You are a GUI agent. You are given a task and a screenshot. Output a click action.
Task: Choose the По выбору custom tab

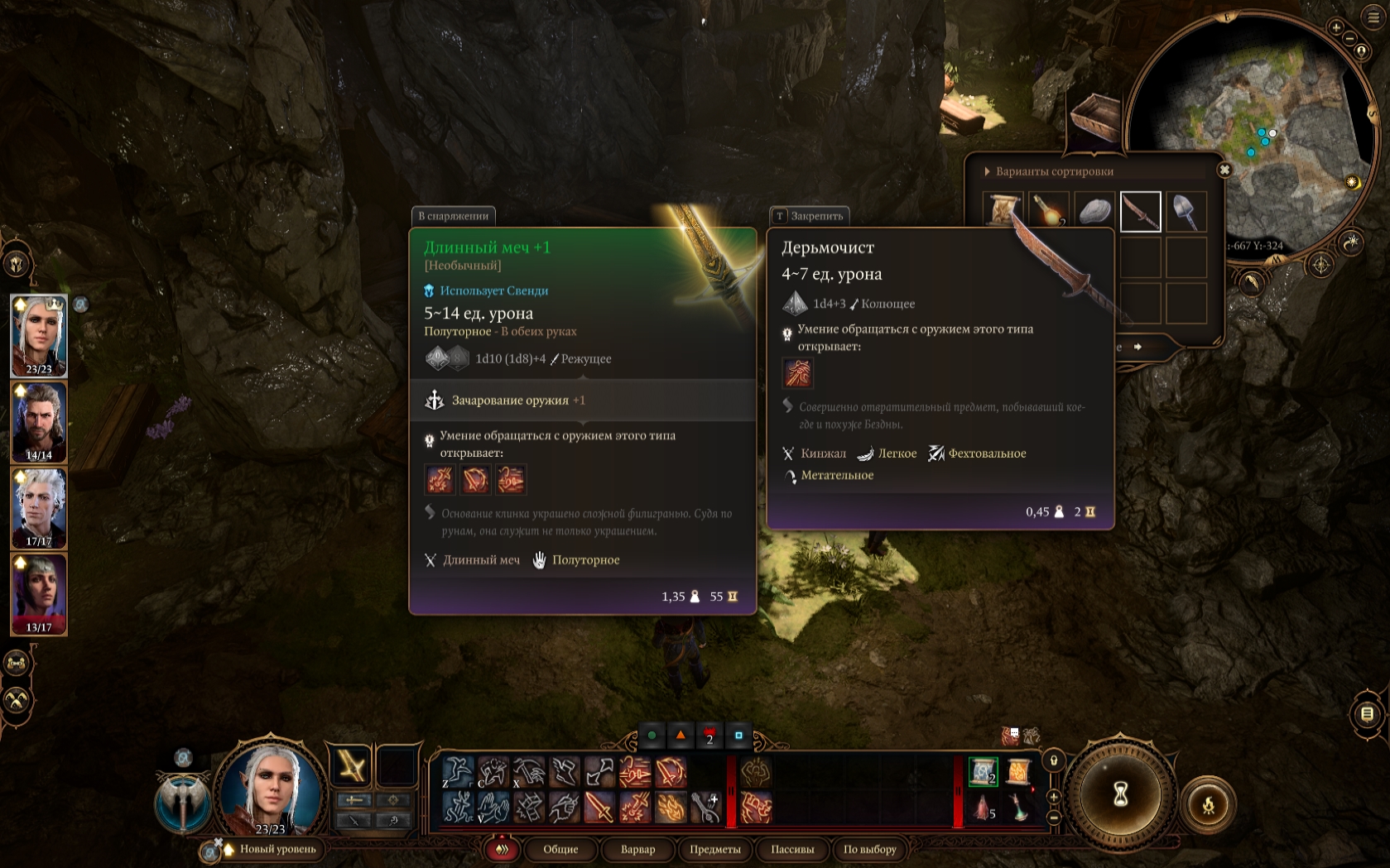click(869, 849)
